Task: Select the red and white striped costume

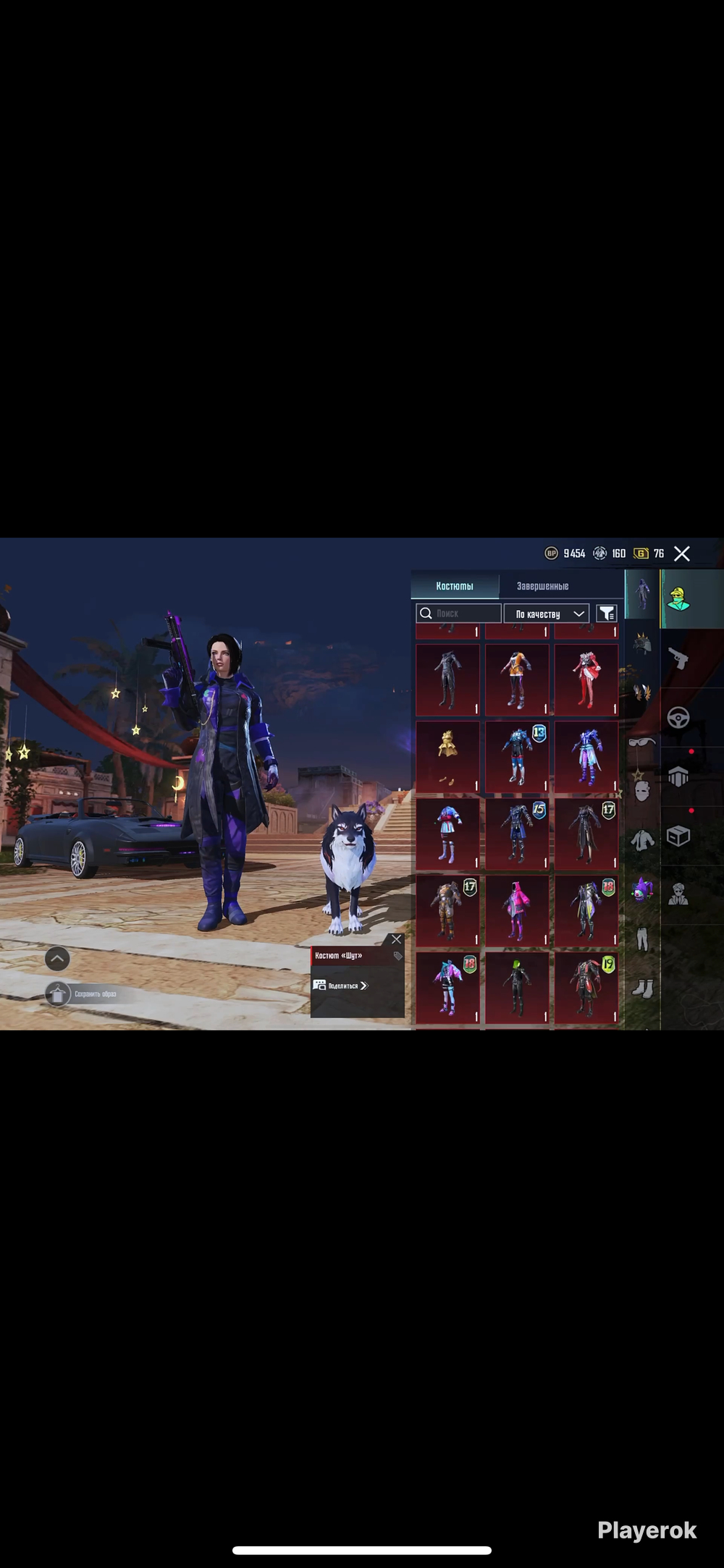Action: pyautogui.click(x=586, y=679)
